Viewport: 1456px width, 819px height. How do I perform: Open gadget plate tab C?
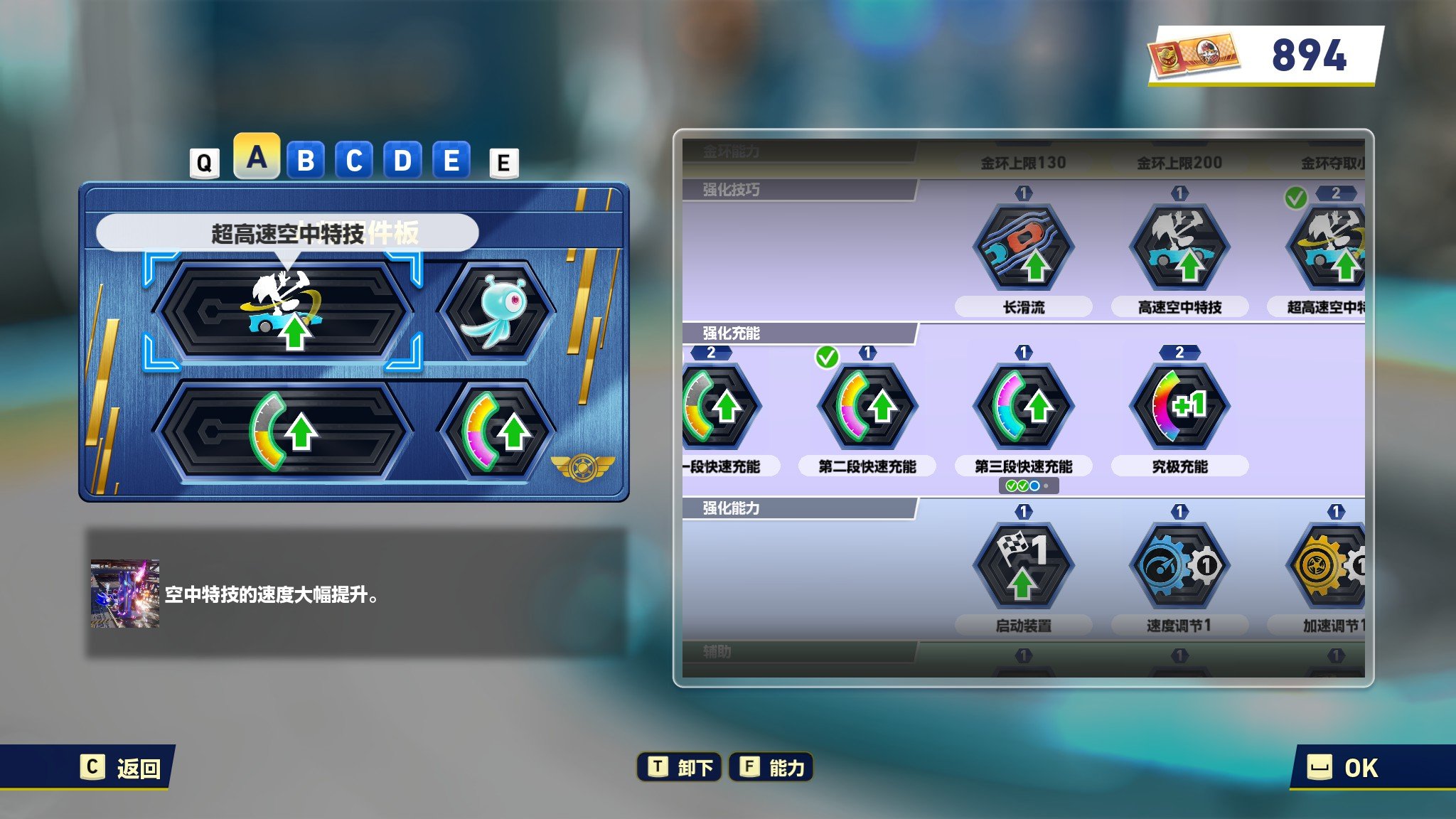point(354,161)
